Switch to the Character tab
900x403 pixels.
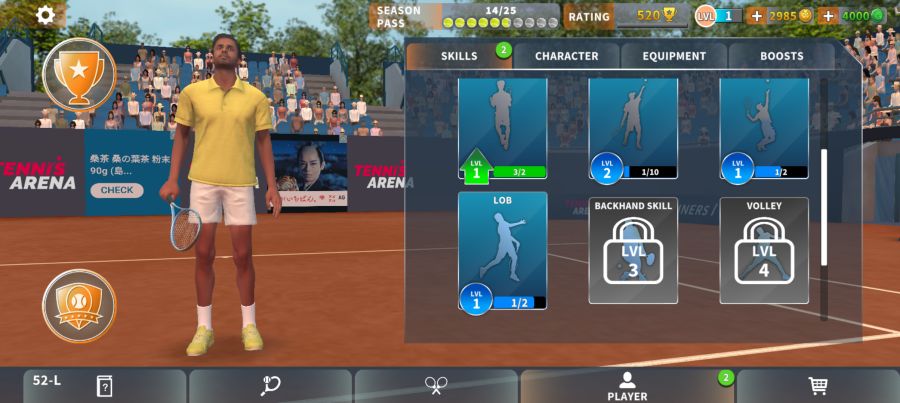566,56
